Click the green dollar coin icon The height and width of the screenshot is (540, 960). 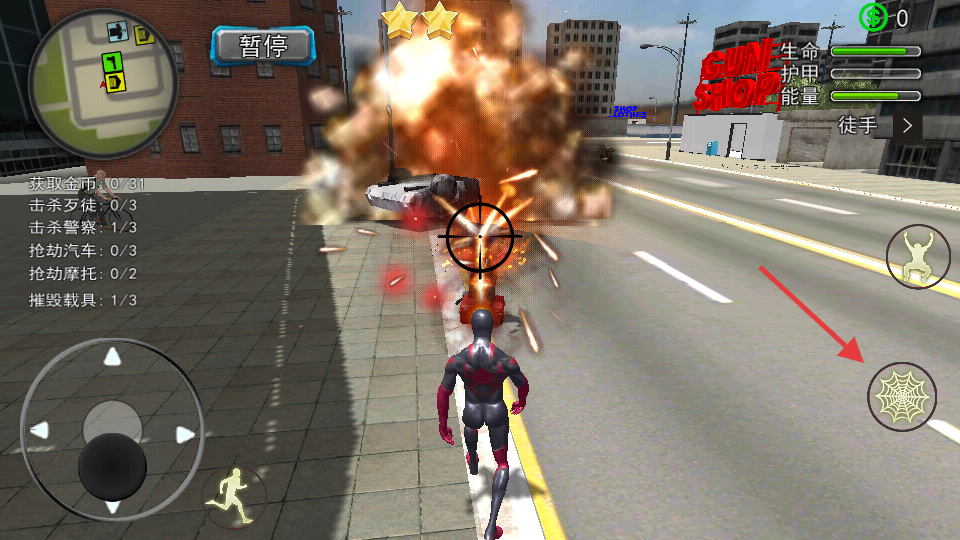(873, 17)
